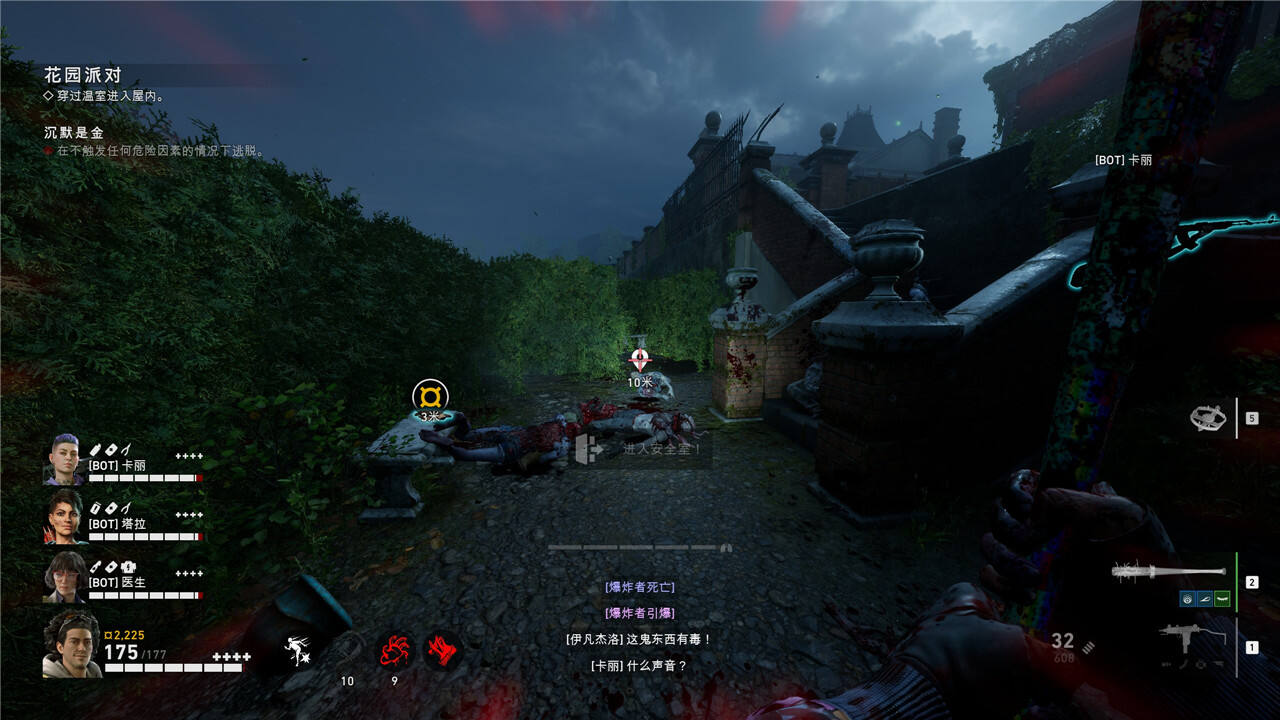Click bot 医生's teammate portrait
The height and width of the screenshot is (720, 1280).
(63, 576)
